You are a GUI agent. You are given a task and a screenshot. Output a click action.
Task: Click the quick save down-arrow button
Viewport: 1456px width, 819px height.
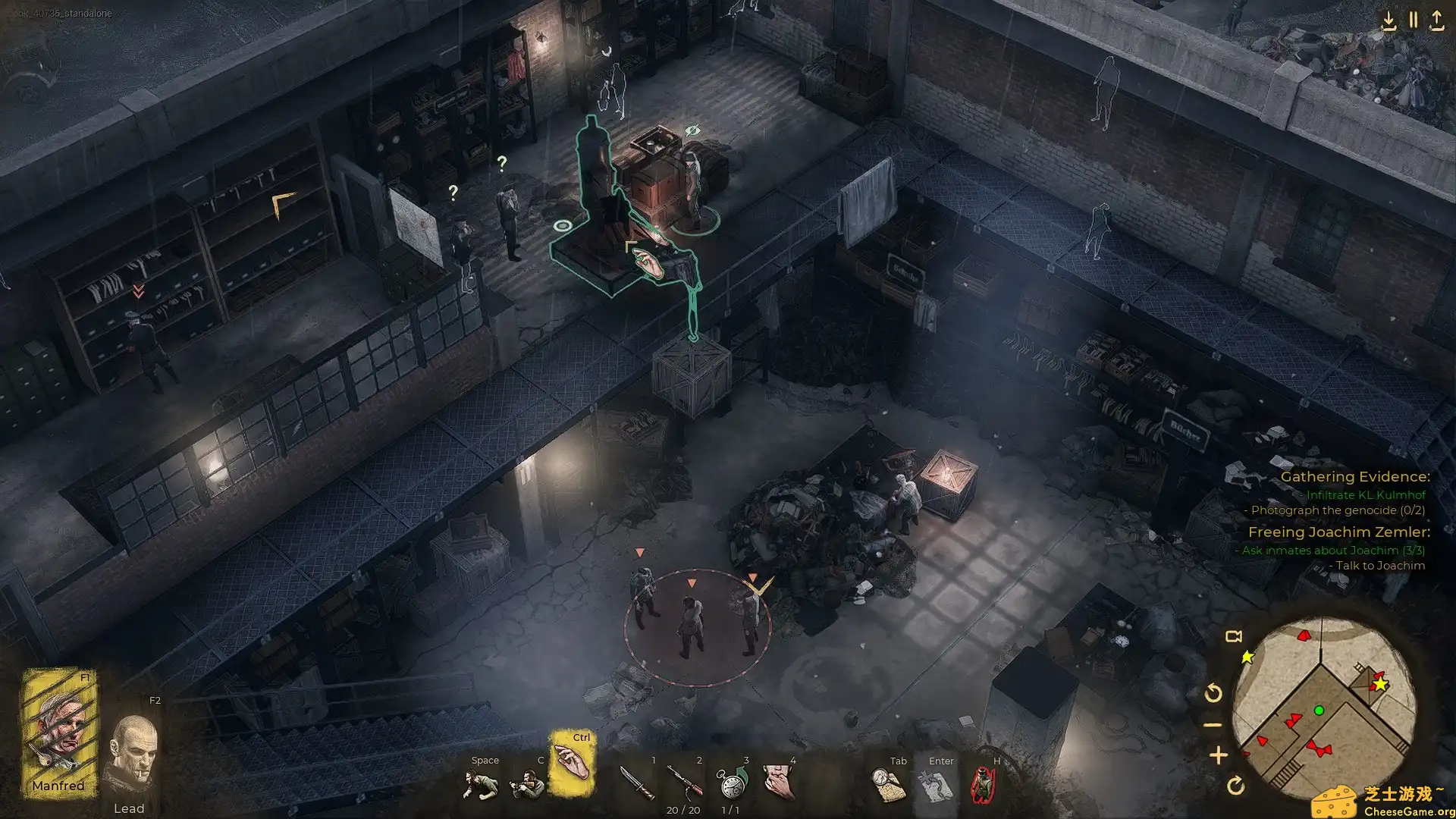pyautogui.click(x=1389, y=20)
